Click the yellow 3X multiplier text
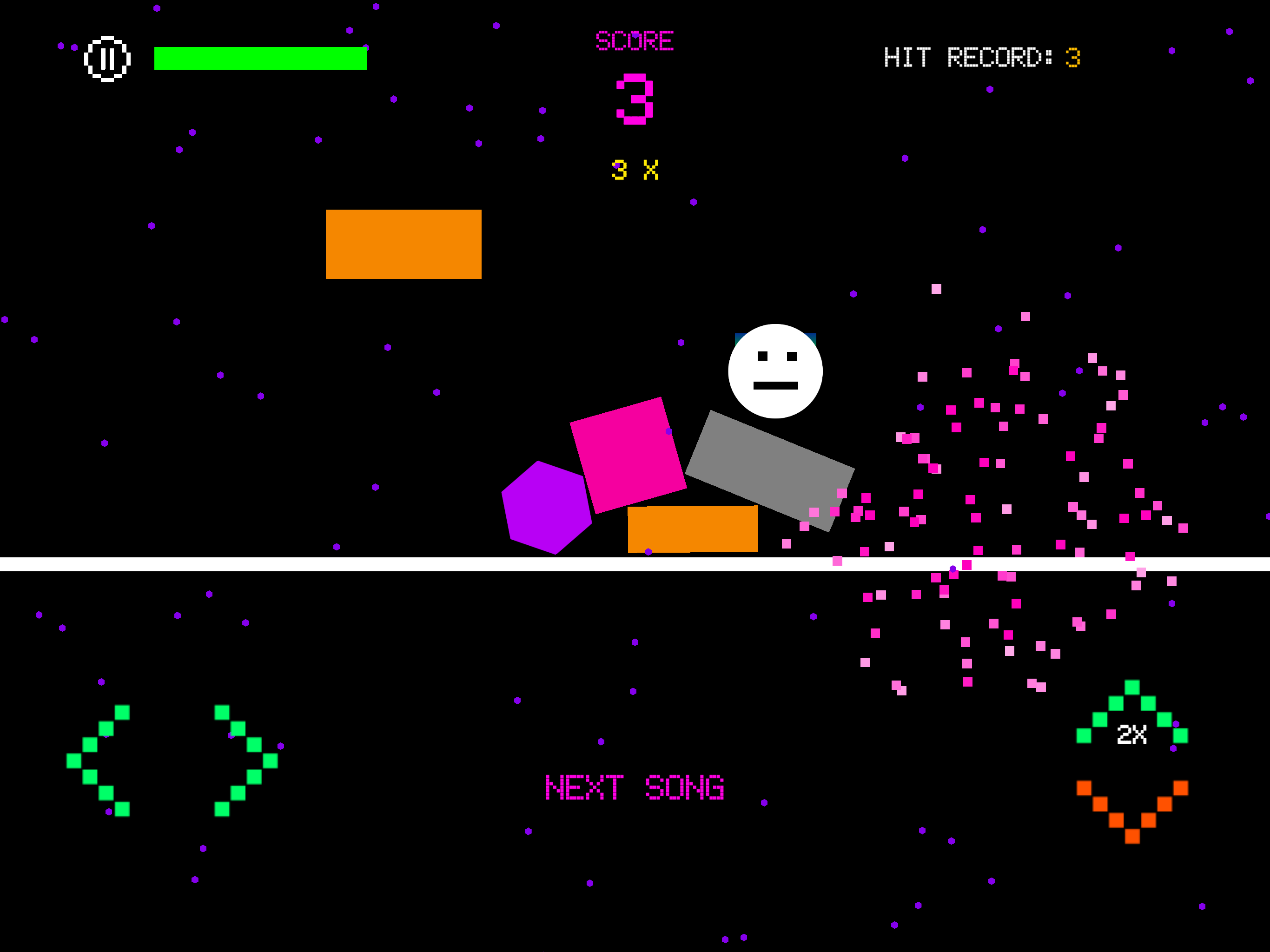1270x952 pixels. pos(635,171)
